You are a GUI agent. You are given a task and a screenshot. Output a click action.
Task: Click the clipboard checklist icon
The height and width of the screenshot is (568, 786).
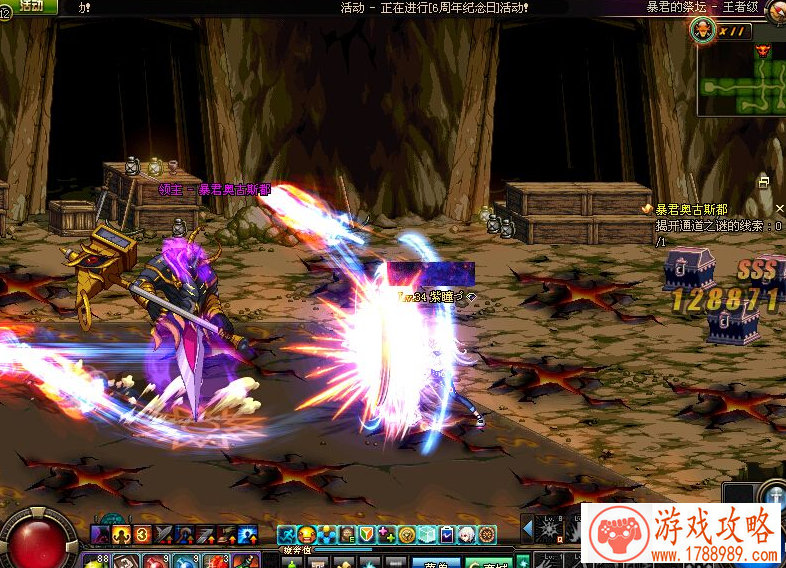coord(447,534)
